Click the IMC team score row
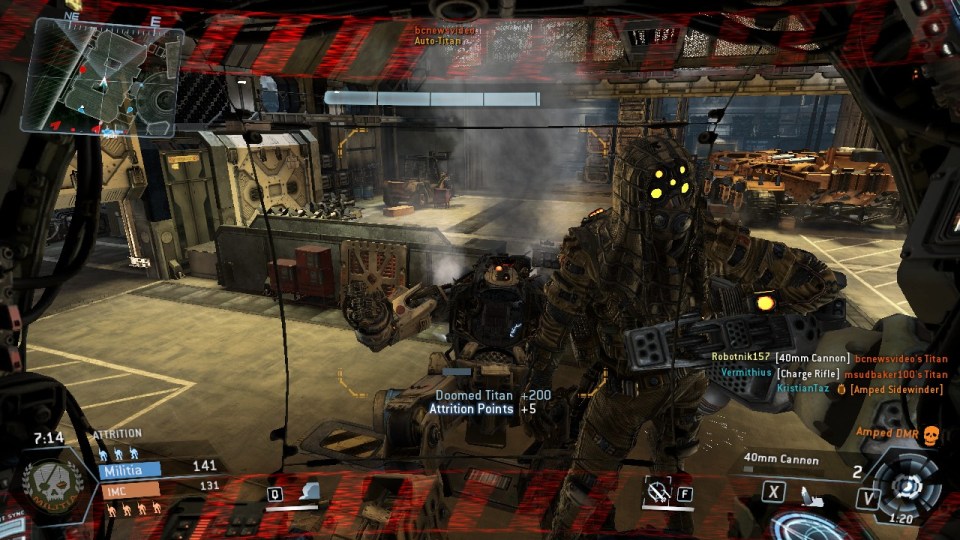Screen dimensions: 960x540 click(160, 487)
